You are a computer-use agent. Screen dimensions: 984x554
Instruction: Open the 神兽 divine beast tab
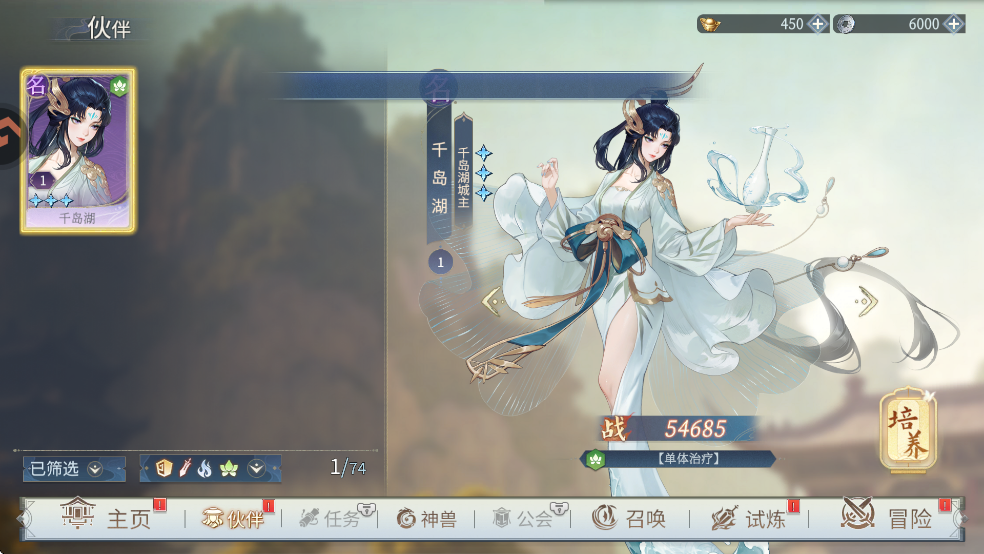pyautogui.click(x=427, y=518)
